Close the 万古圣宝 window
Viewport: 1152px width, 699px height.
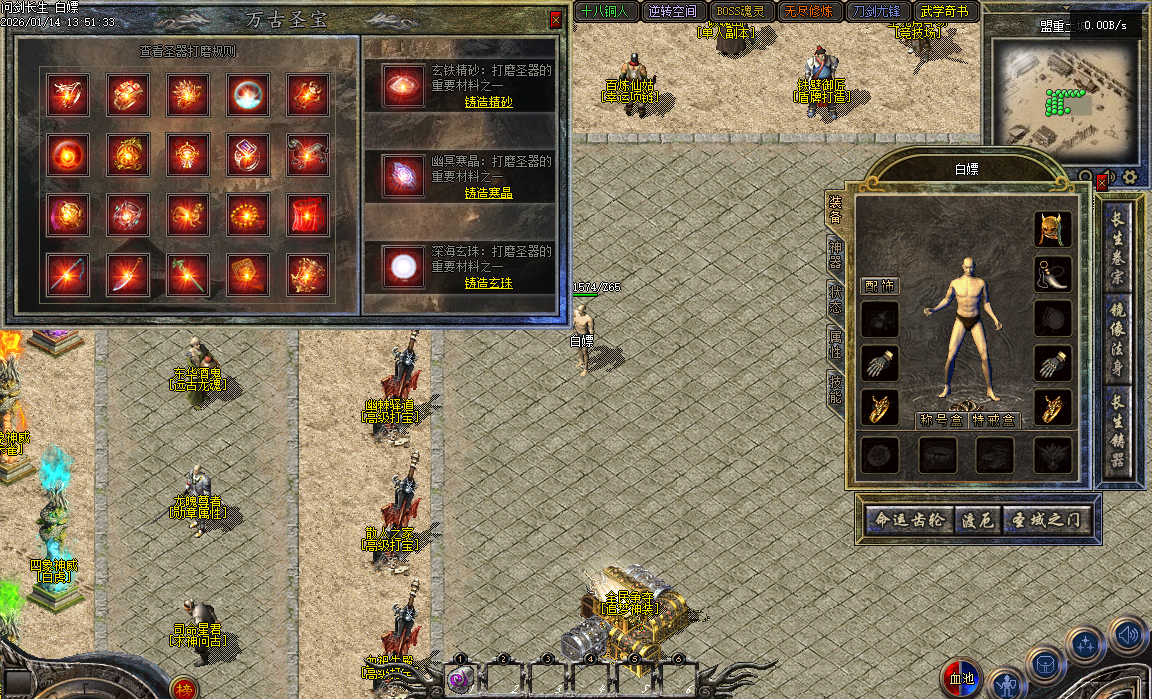coord(556,19)
